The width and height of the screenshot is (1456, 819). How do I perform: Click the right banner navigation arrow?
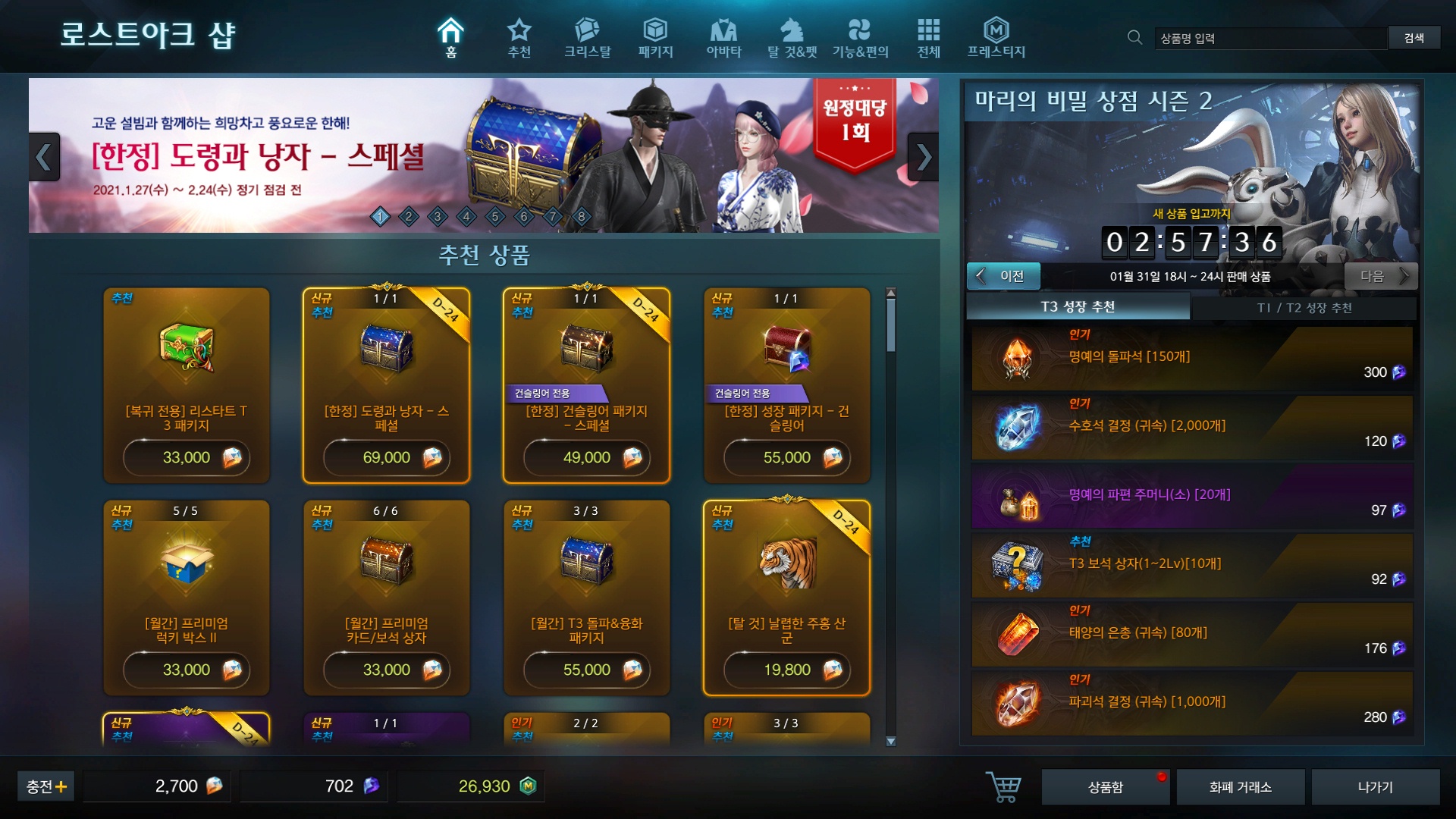[x=924, y=157]
